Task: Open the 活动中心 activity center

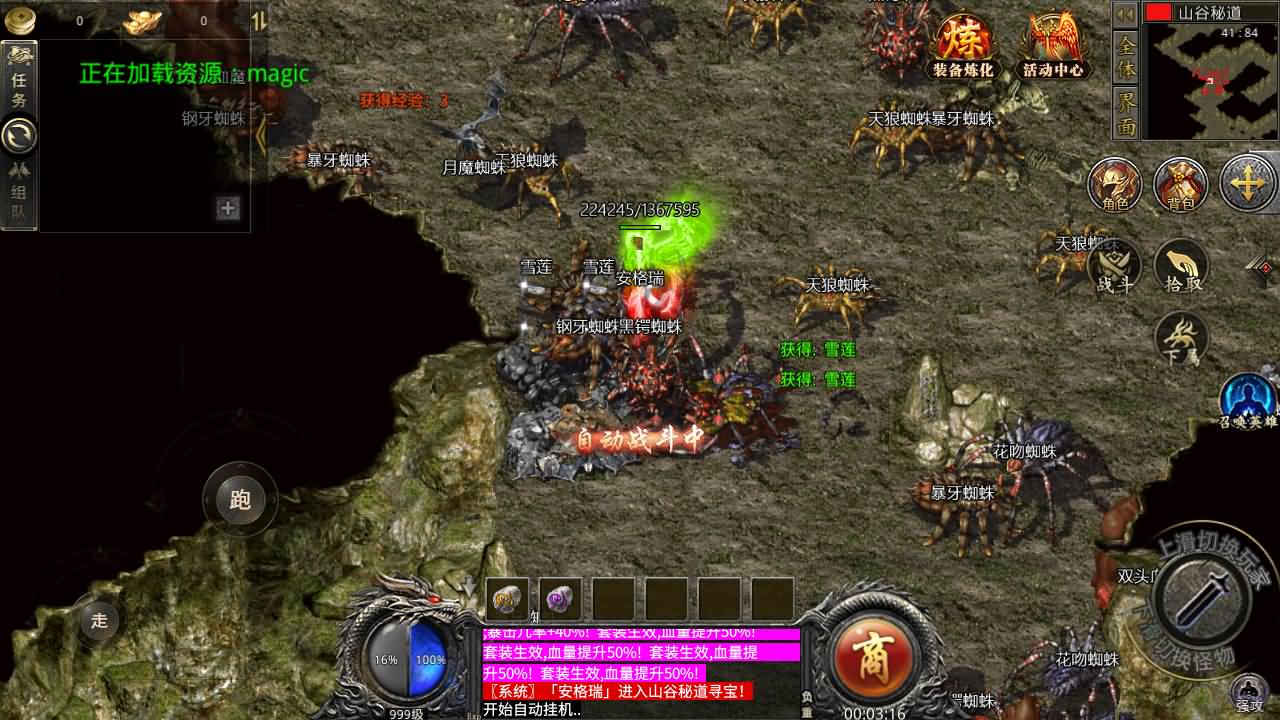Action: 1053,46
